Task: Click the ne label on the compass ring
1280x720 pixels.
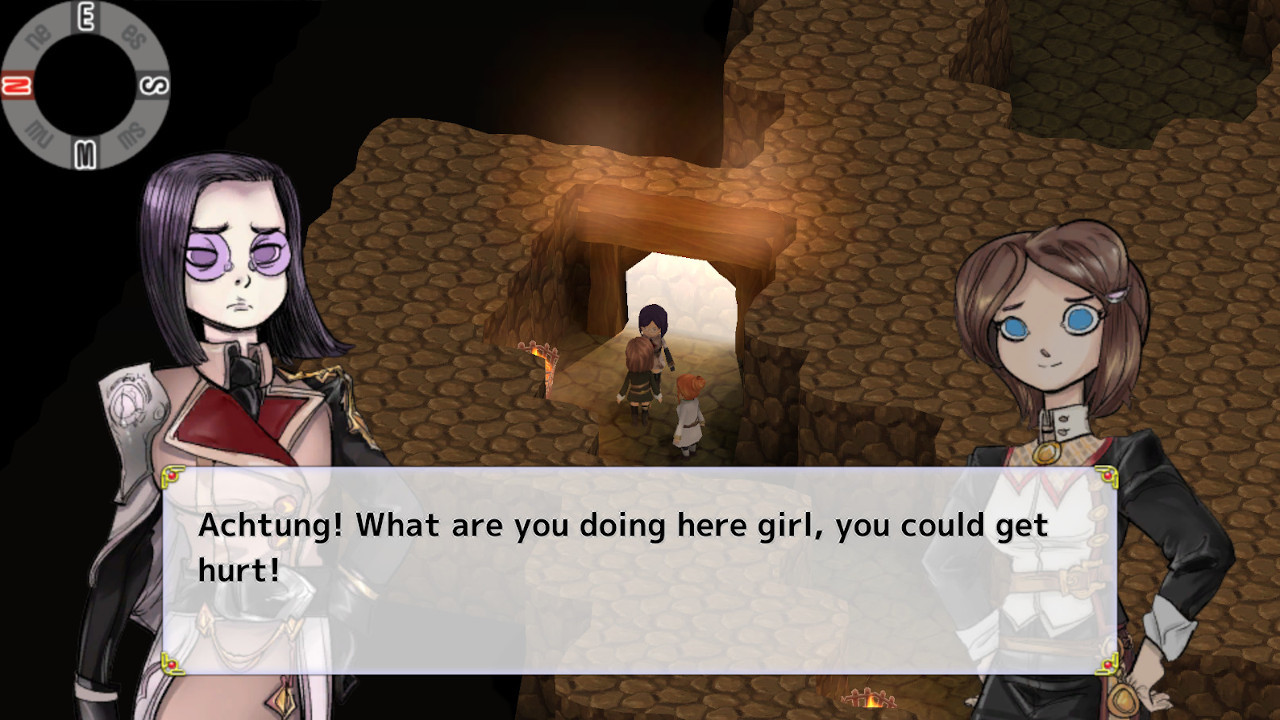Action: point(38,35)
